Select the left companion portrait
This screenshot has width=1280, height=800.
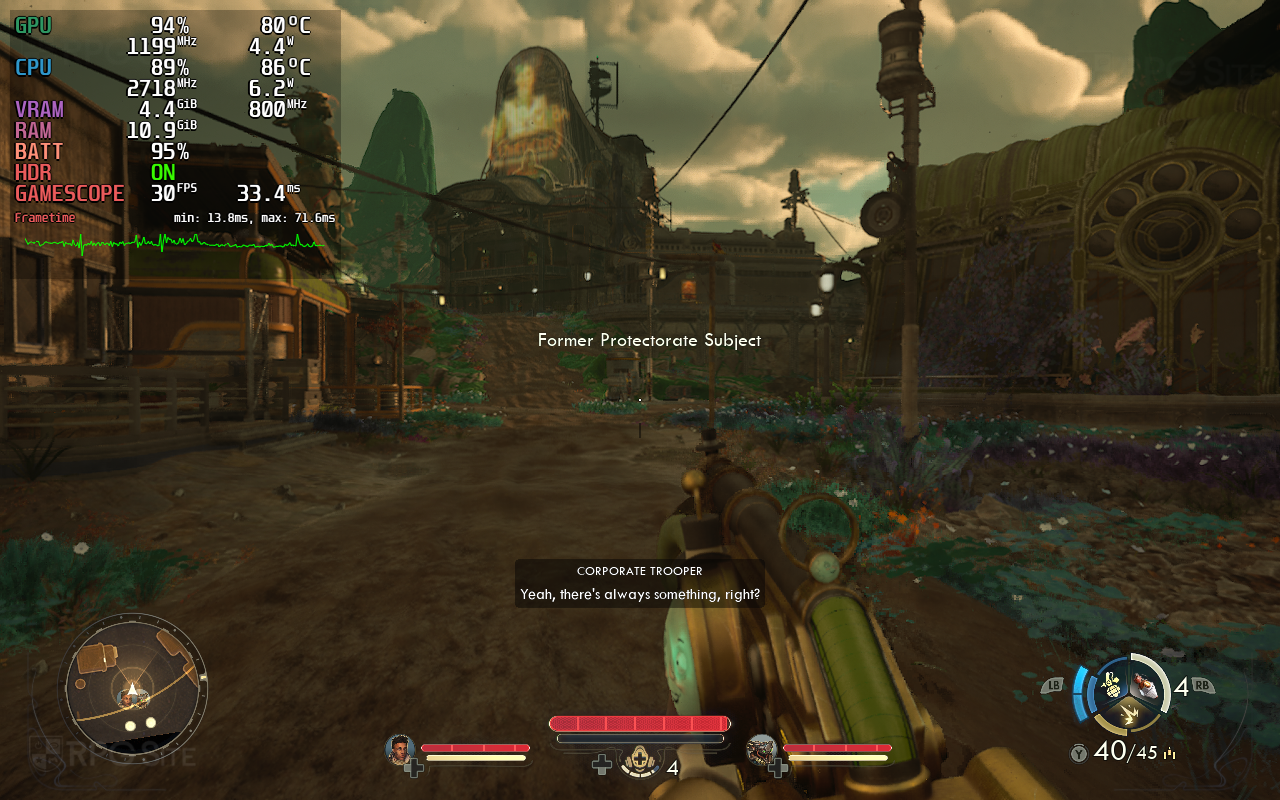click(400, 749)
